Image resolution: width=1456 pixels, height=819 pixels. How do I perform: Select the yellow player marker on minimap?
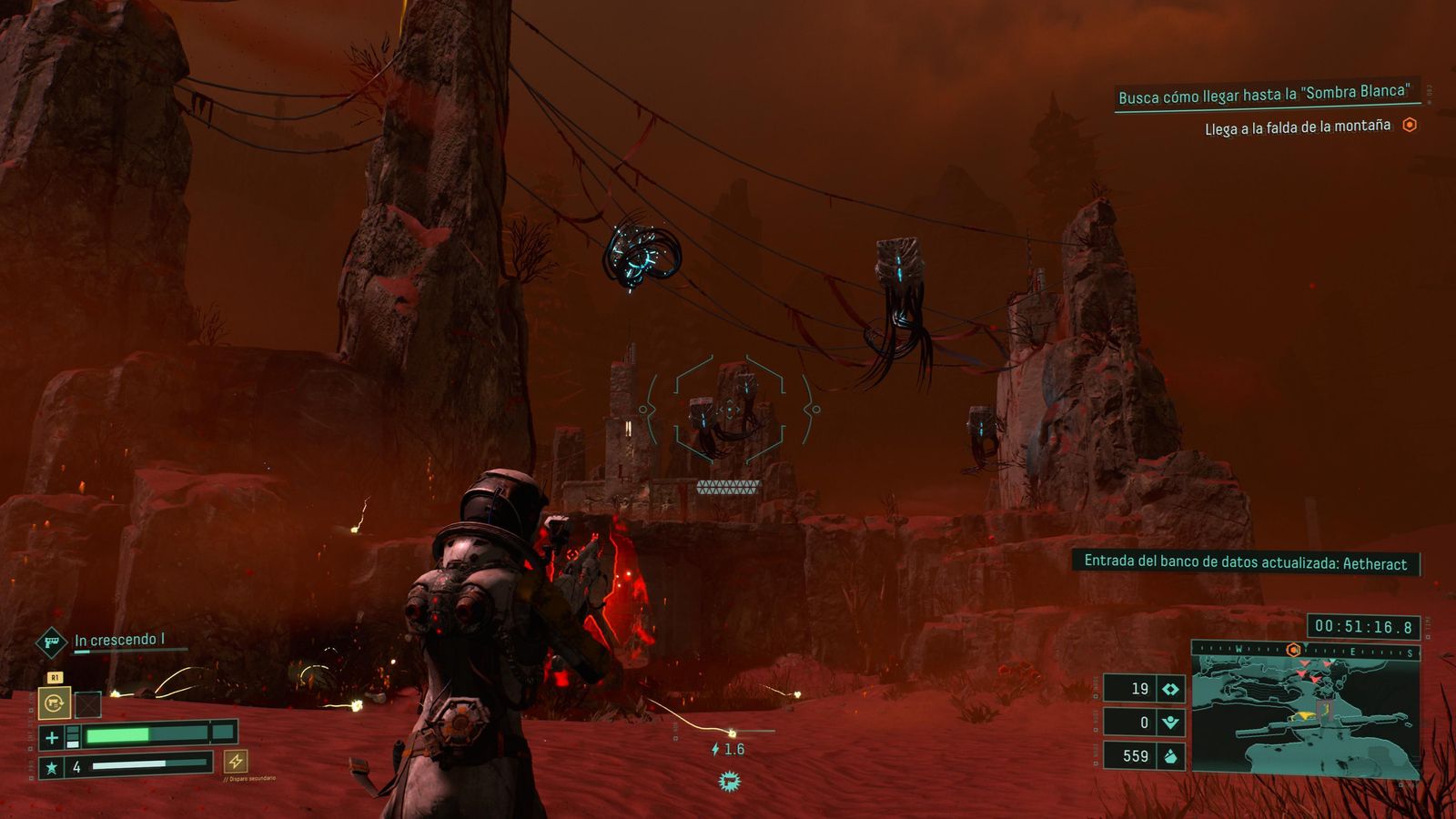(x=1305, y=716)
